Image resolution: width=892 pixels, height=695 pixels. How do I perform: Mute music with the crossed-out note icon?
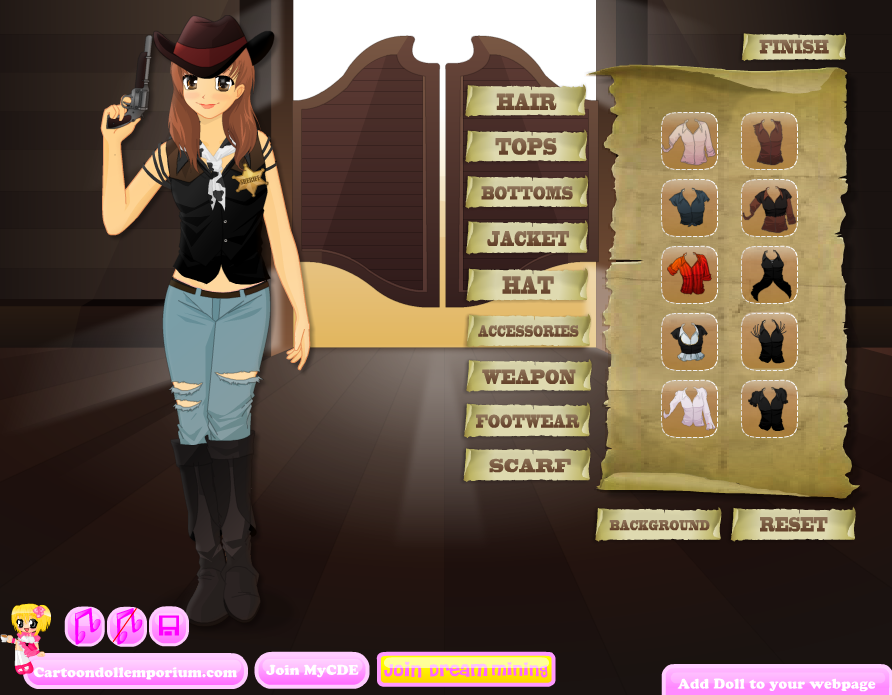127,627
